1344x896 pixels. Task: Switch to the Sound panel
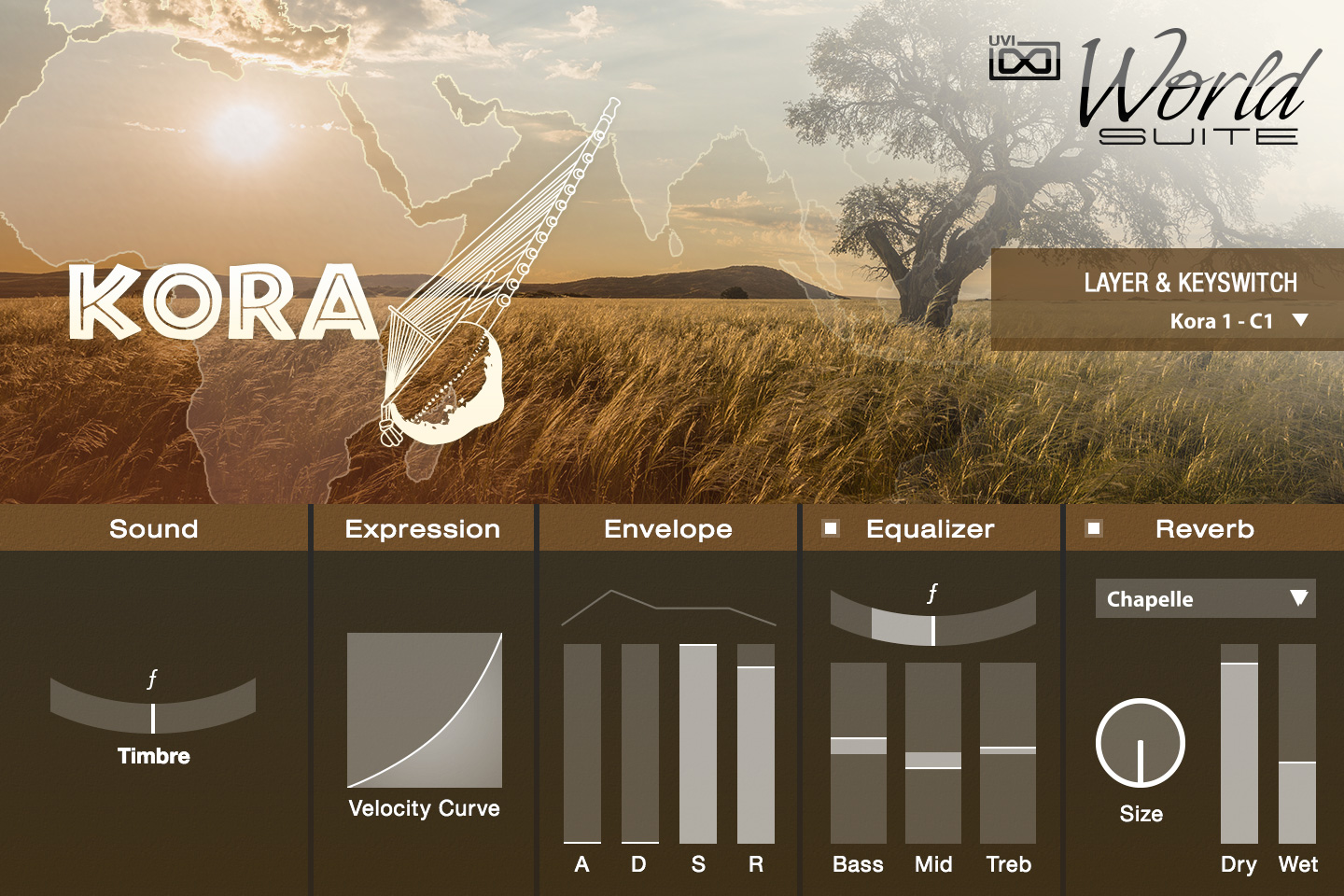pyautogui.click(x=153, y=529)
